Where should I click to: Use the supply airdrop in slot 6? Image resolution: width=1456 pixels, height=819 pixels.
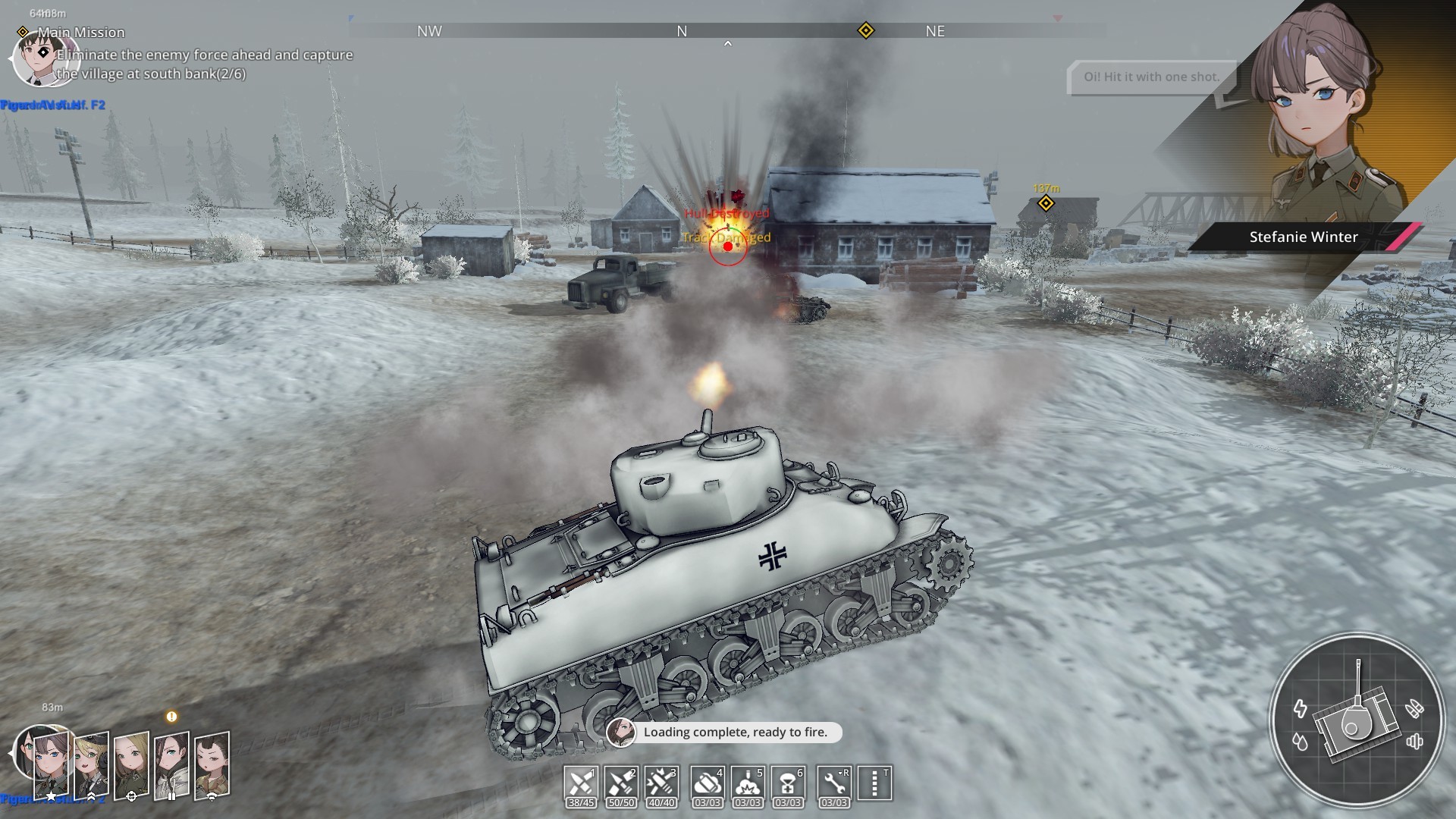coord(788,783)
